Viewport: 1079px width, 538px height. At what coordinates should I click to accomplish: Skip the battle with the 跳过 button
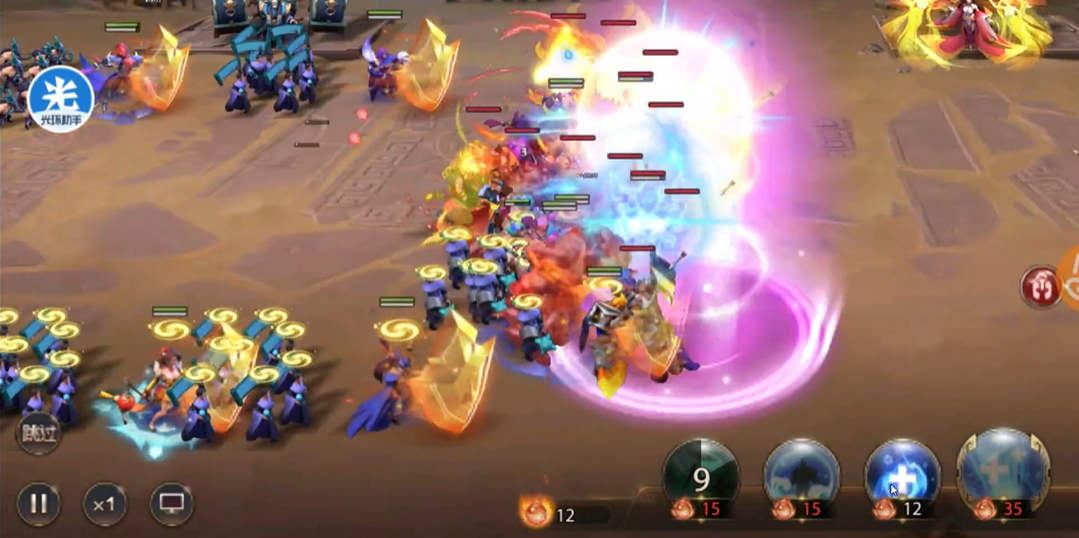[x=38, y=433]
